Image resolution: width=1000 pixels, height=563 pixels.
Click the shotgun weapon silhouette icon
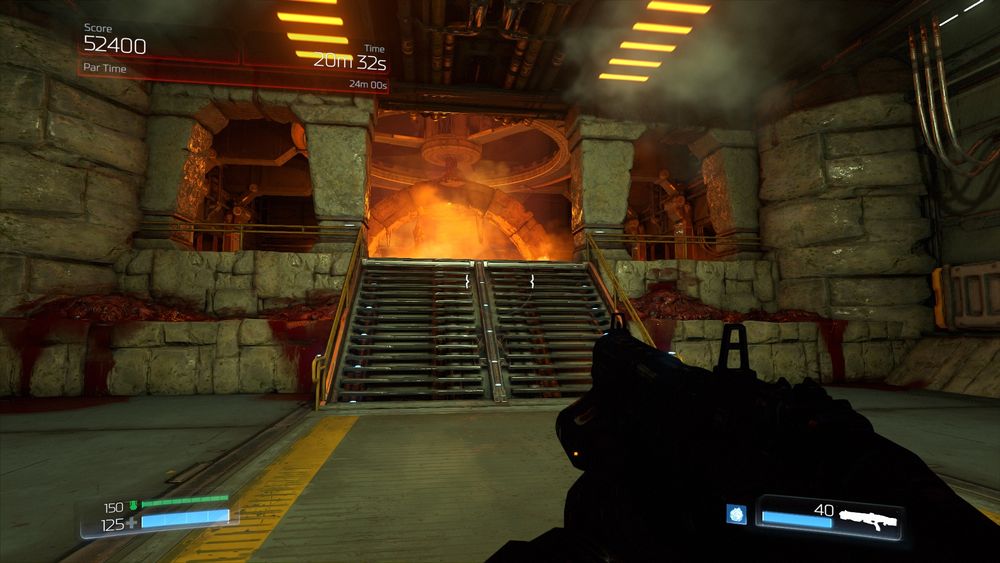(868, 519)
